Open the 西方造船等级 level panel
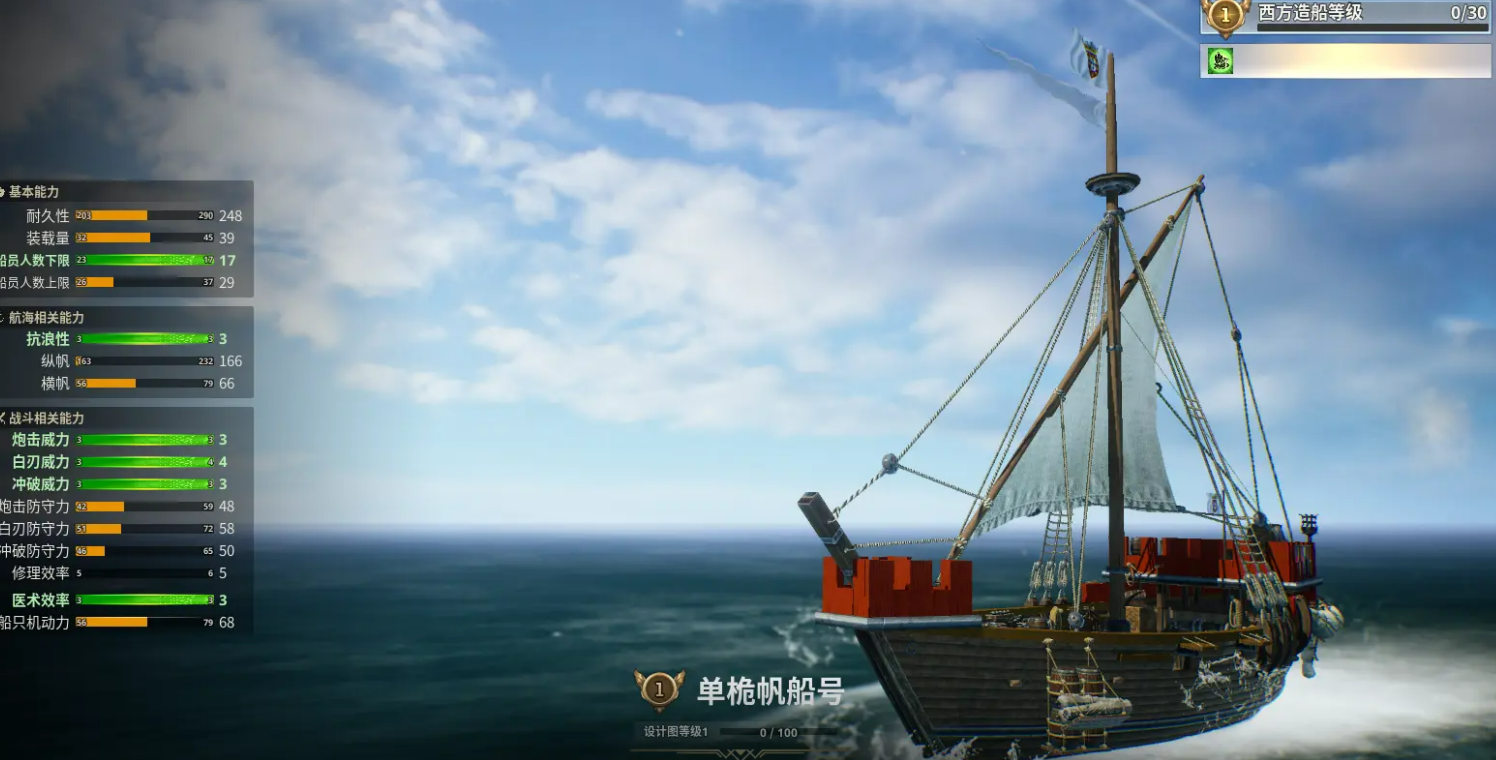The width and height of the screenshot is (1496, 760). pos(1345,16)
